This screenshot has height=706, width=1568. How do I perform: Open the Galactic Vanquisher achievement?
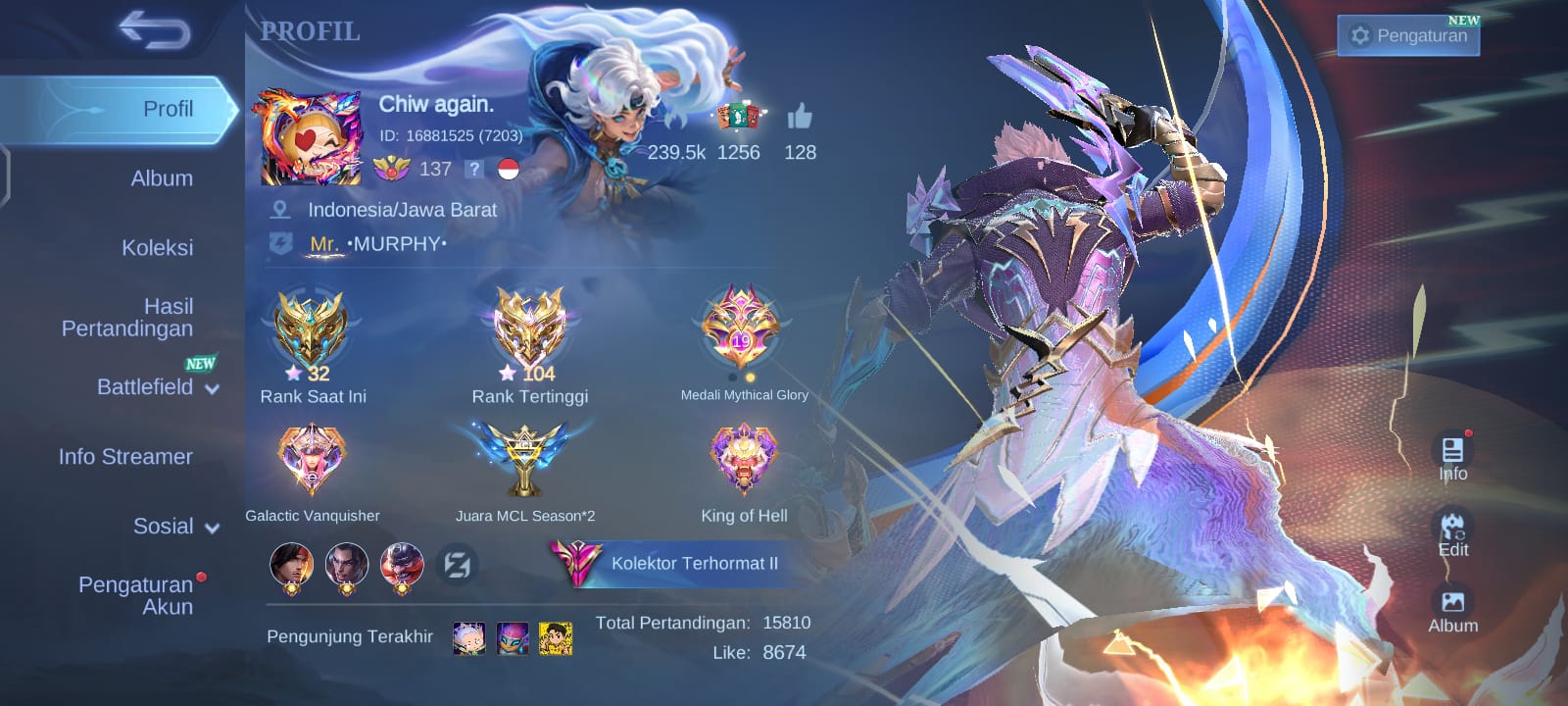311,459
